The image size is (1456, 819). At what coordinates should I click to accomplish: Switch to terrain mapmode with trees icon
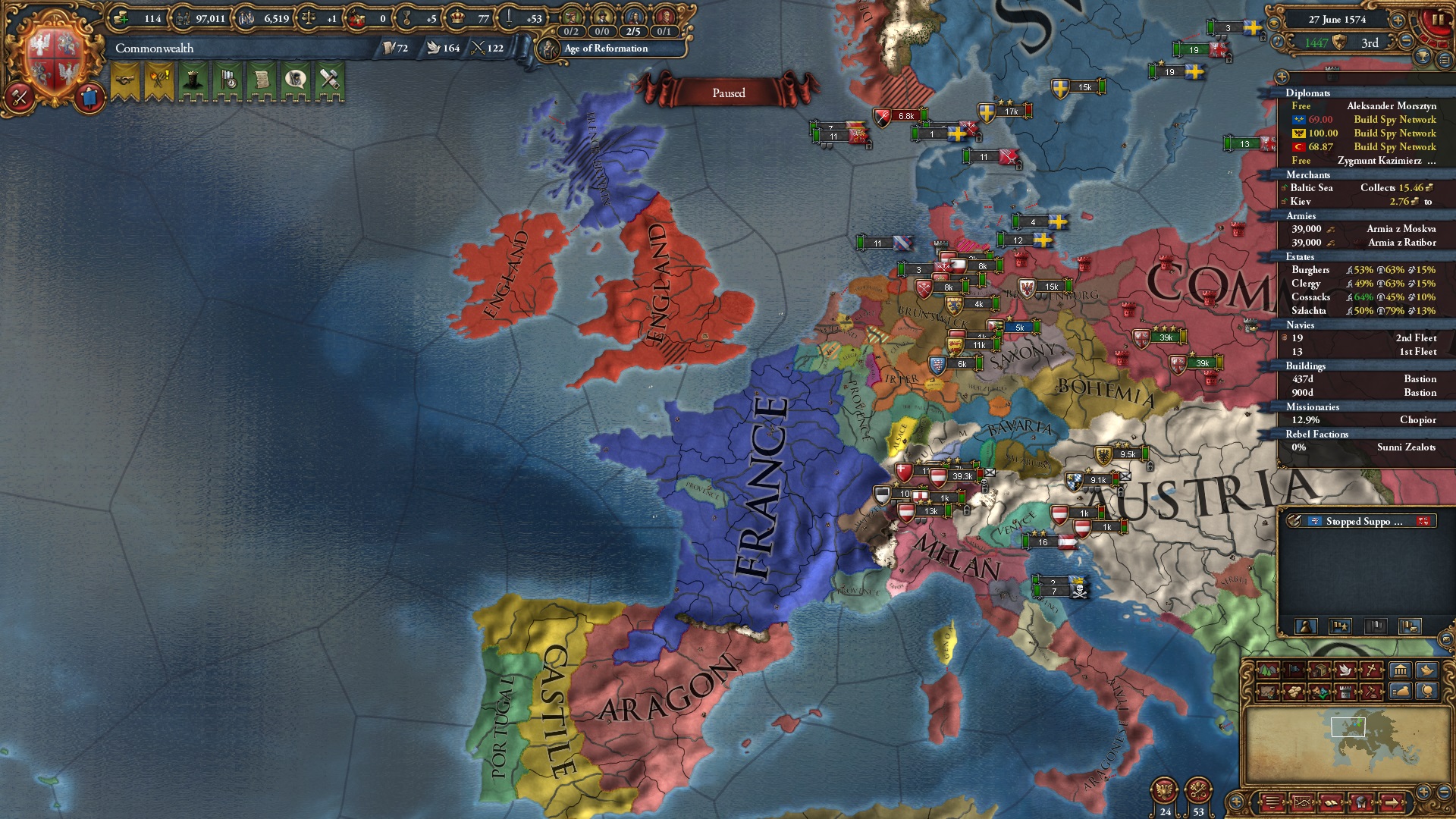point(1267,670)
